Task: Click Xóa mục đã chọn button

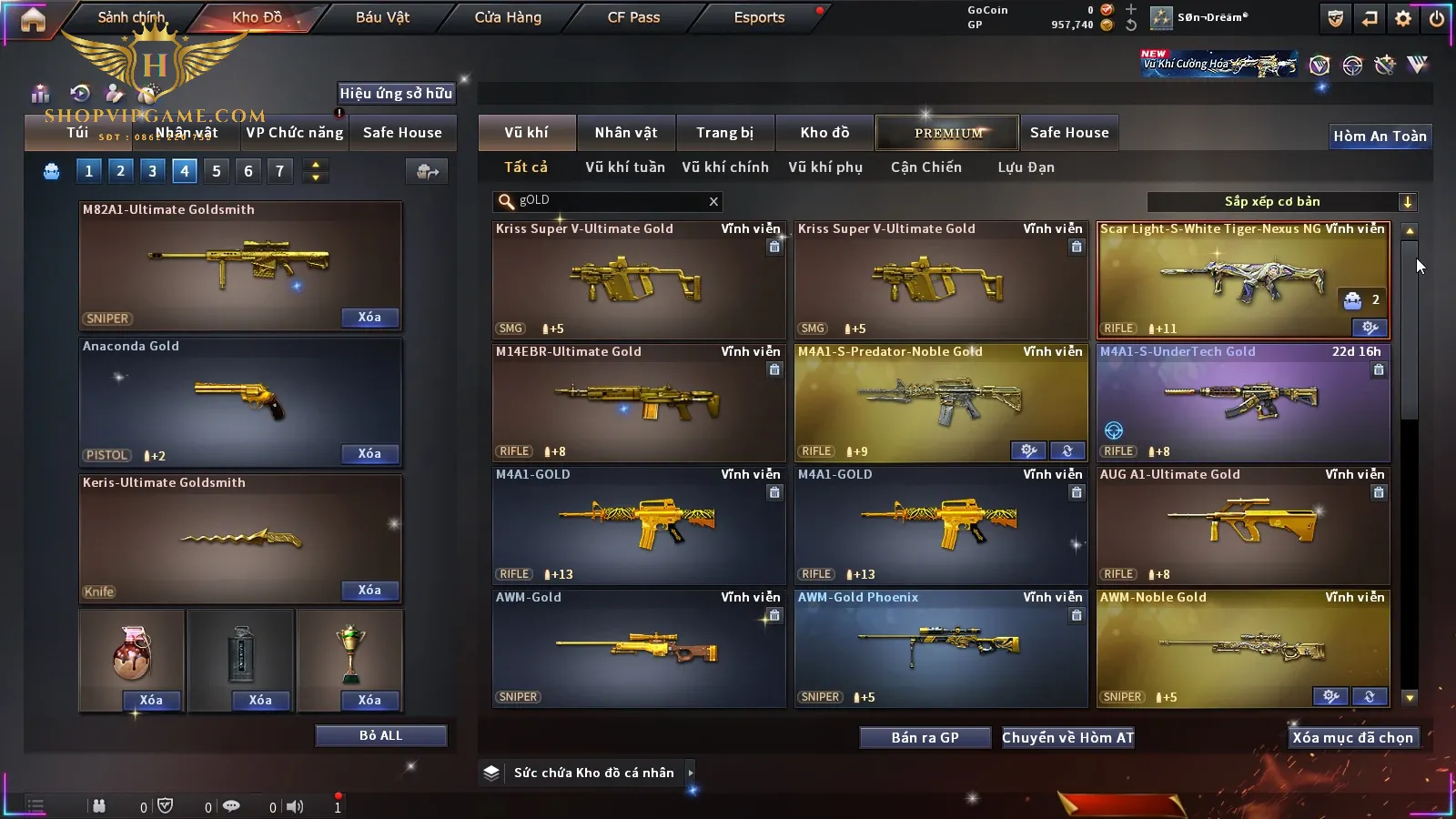Action: [x=1352, y=737]
